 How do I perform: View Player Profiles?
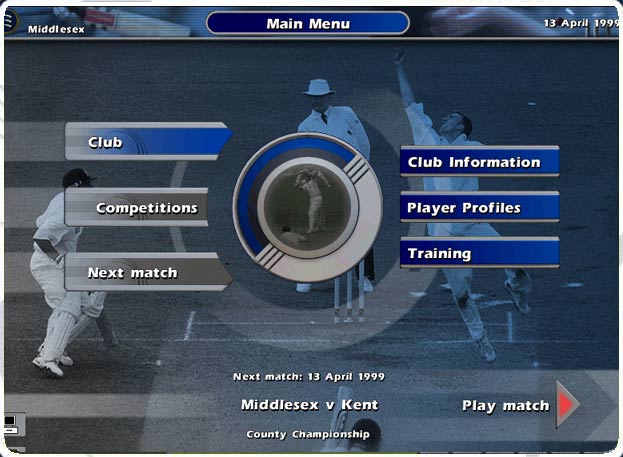point(478,208)
